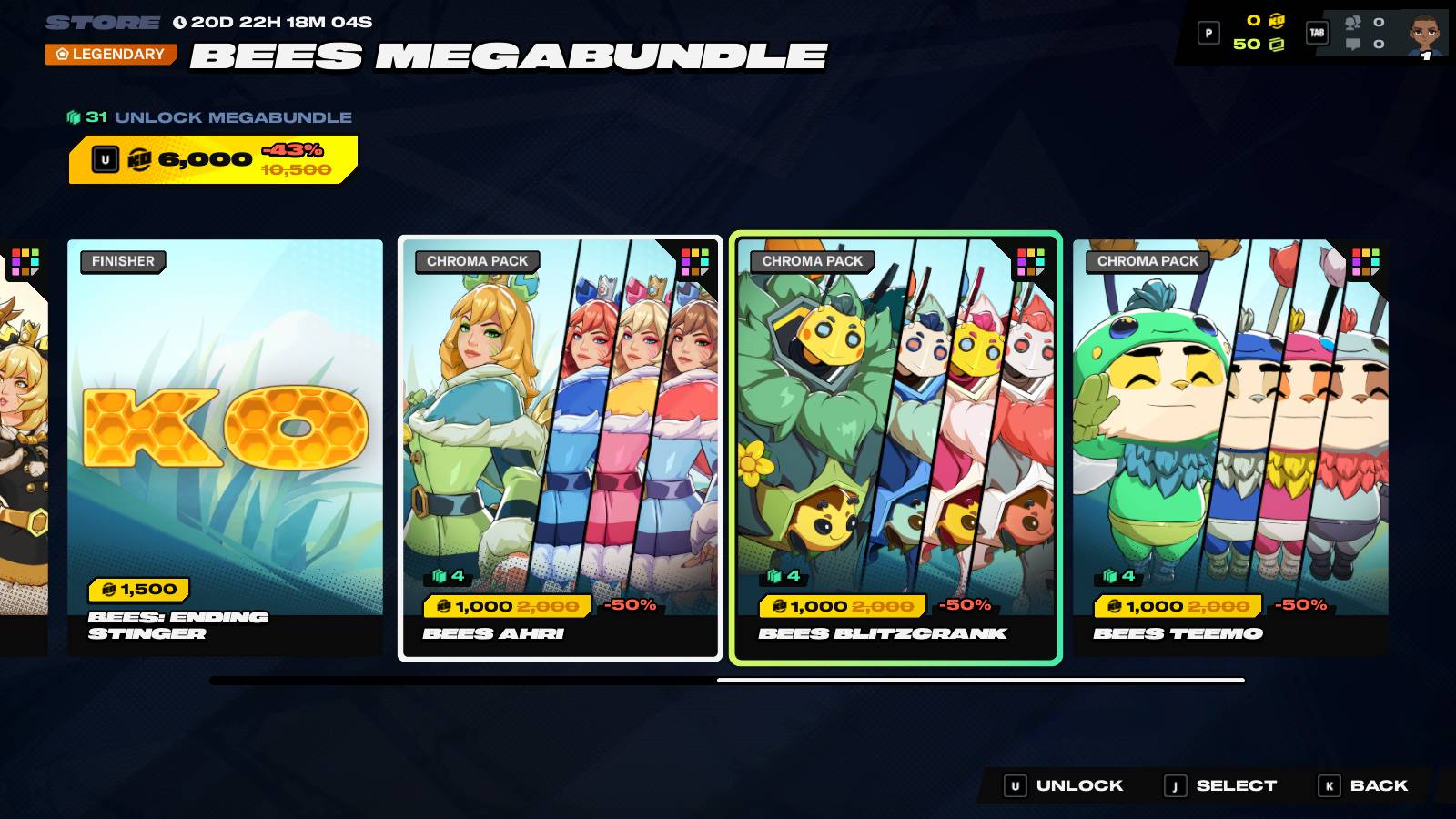Select the Bees Blitzcrank chroma pack
The image size is (1456, 819).
[x=895, y=446]
